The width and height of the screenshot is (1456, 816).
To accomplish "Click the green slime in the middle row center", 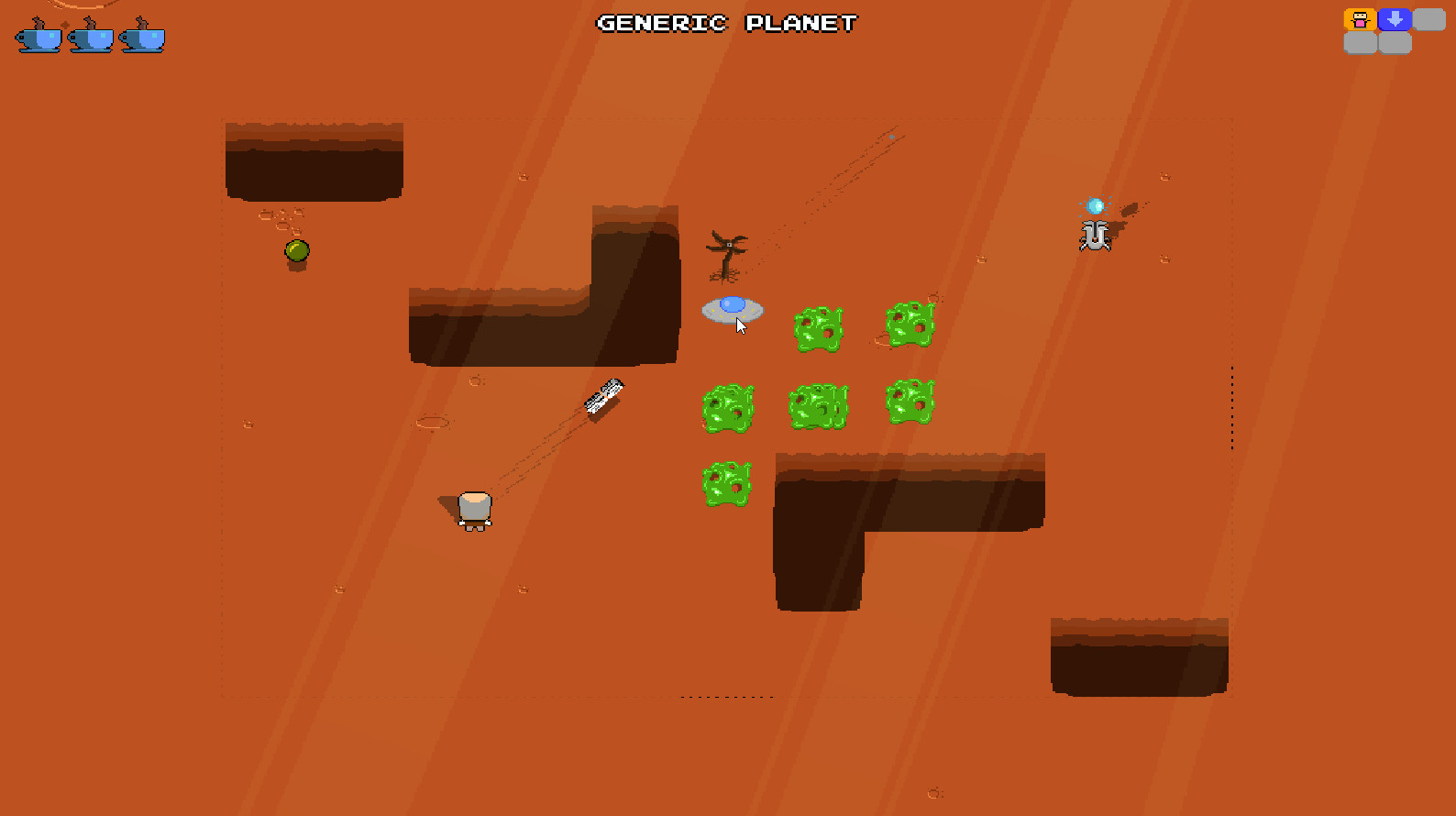I will (818, 406).
